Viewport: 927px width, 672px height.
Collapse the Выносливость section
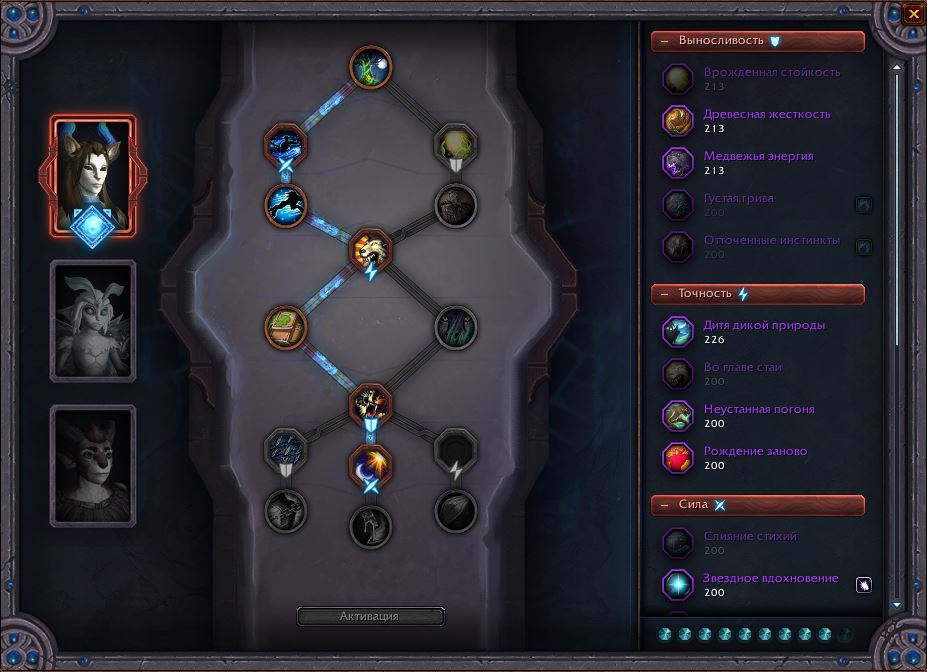click(x=665, y=41)
